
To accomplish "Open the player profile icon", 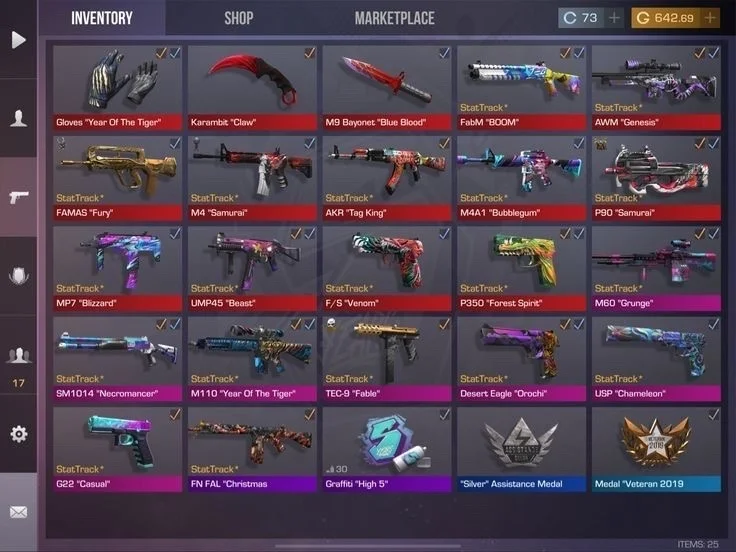I will [x=18, y=119].
